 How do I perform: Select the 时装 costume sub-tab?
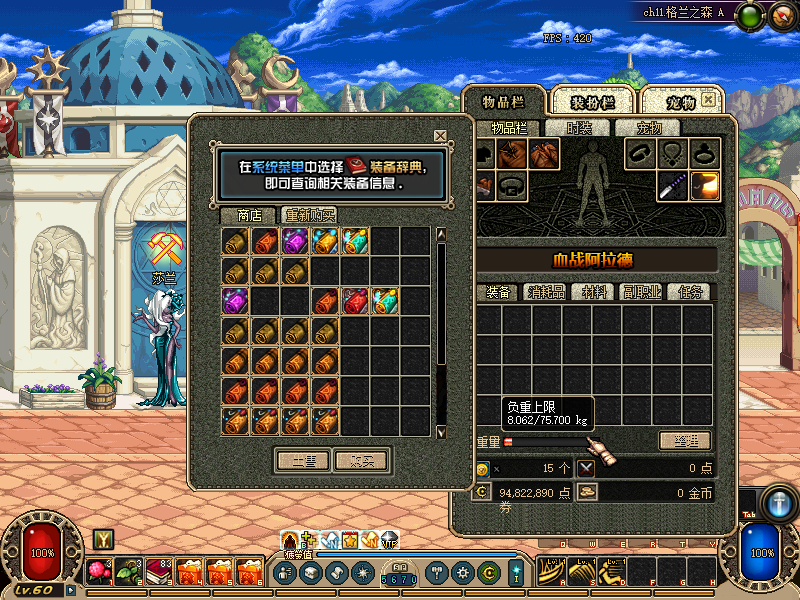click(579, 128)
